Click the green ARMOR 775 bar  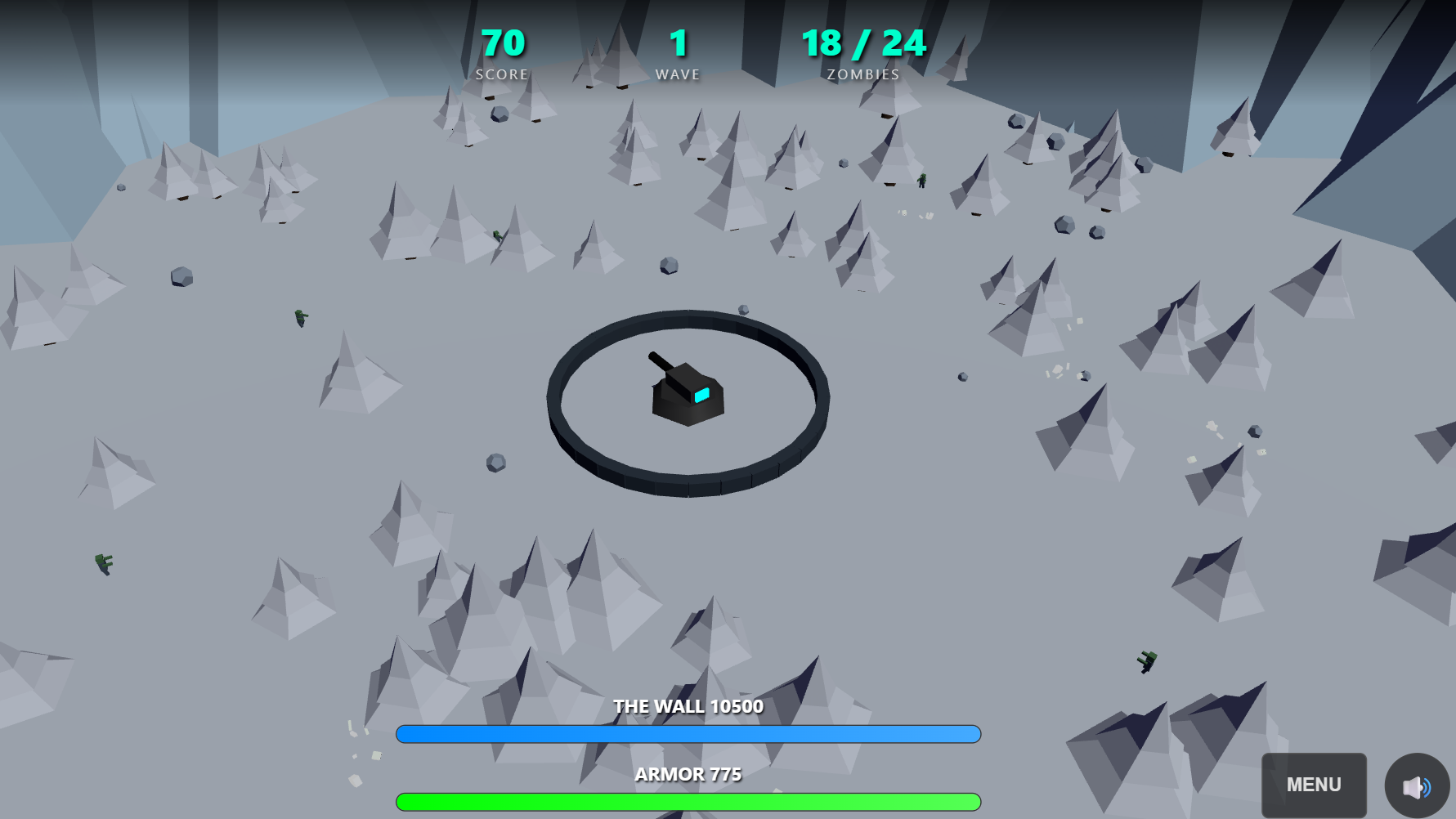click(x=687, y=802)
